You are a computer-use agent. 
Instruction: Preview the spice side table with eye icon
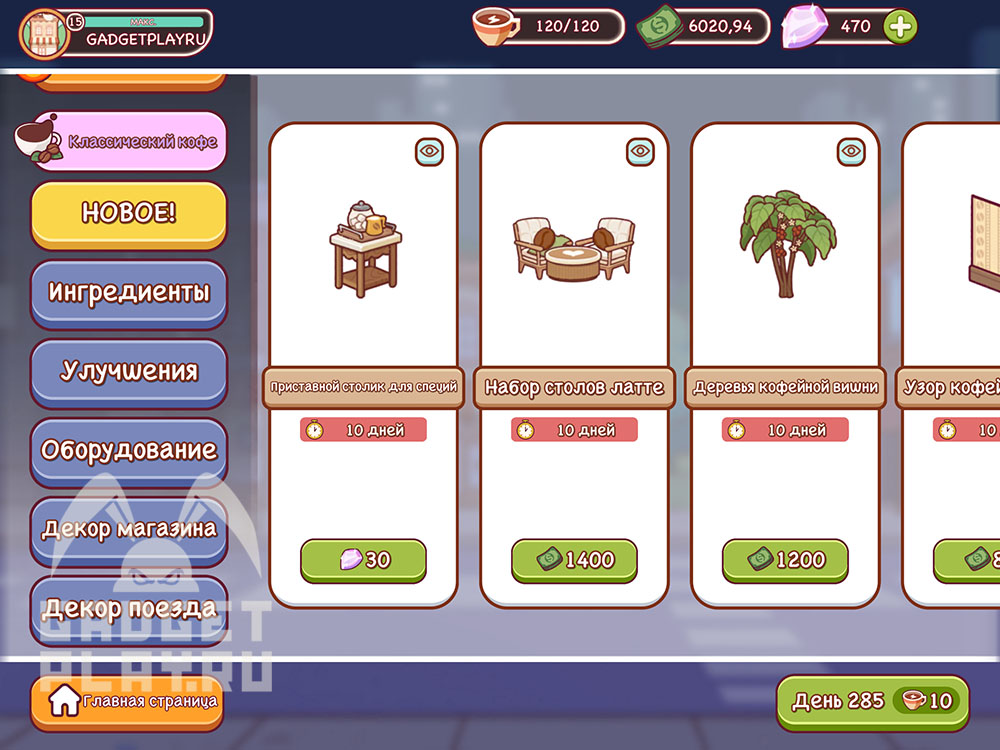429,152
